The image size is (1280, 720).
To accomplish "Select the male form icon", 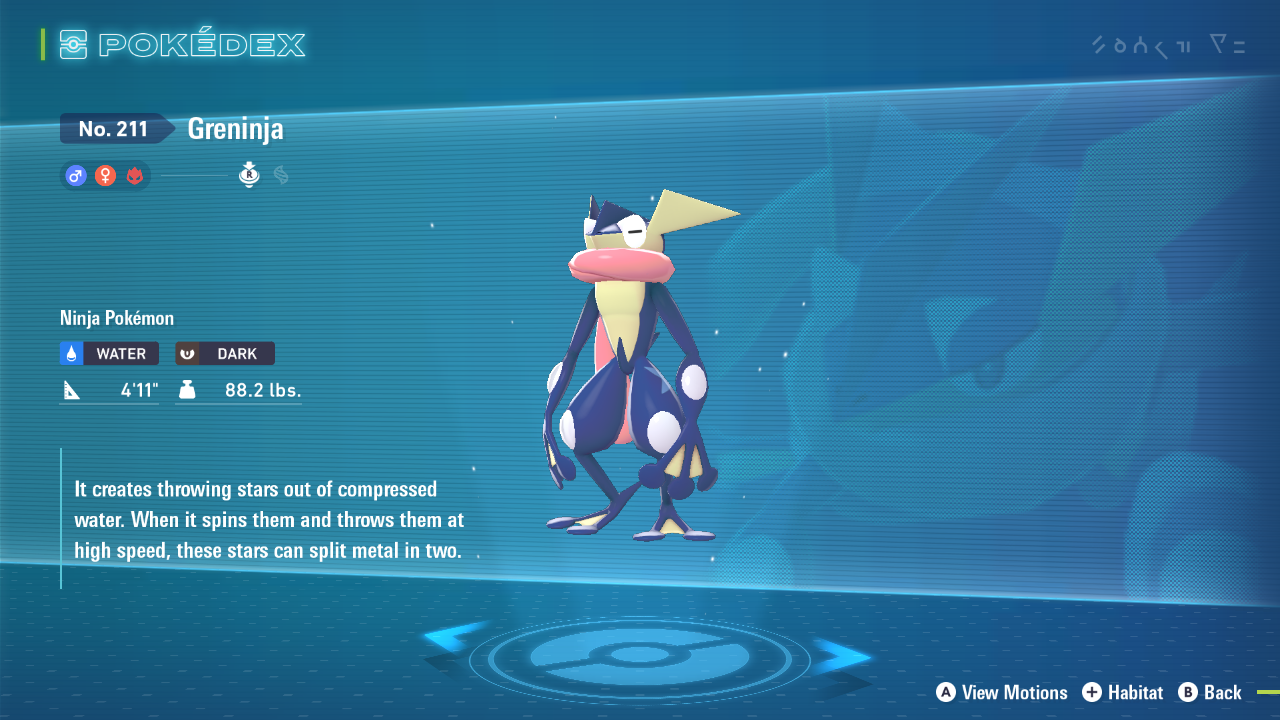I will point(75,176).
